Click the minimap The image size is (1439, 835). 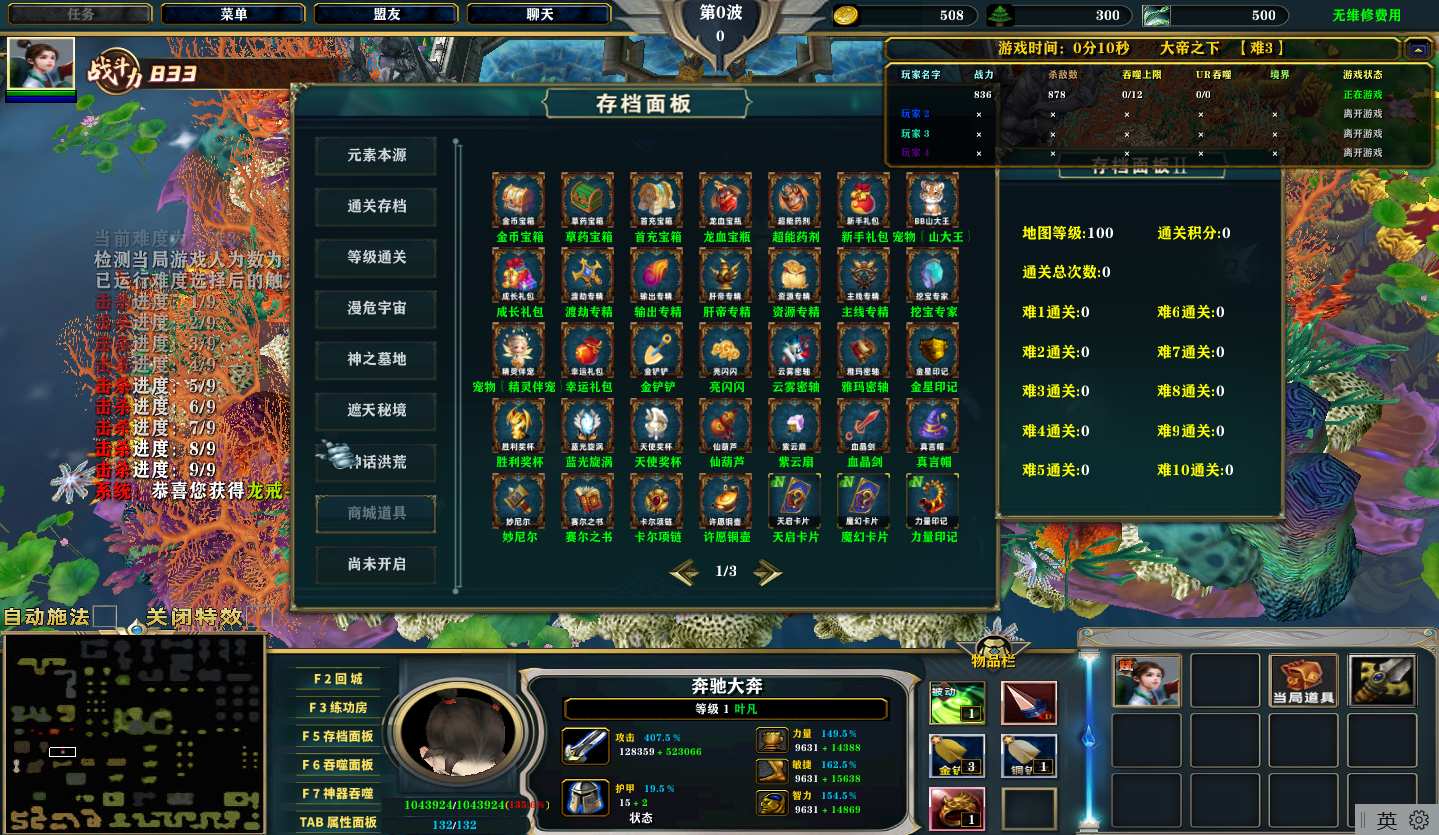(x=133, y=733)
